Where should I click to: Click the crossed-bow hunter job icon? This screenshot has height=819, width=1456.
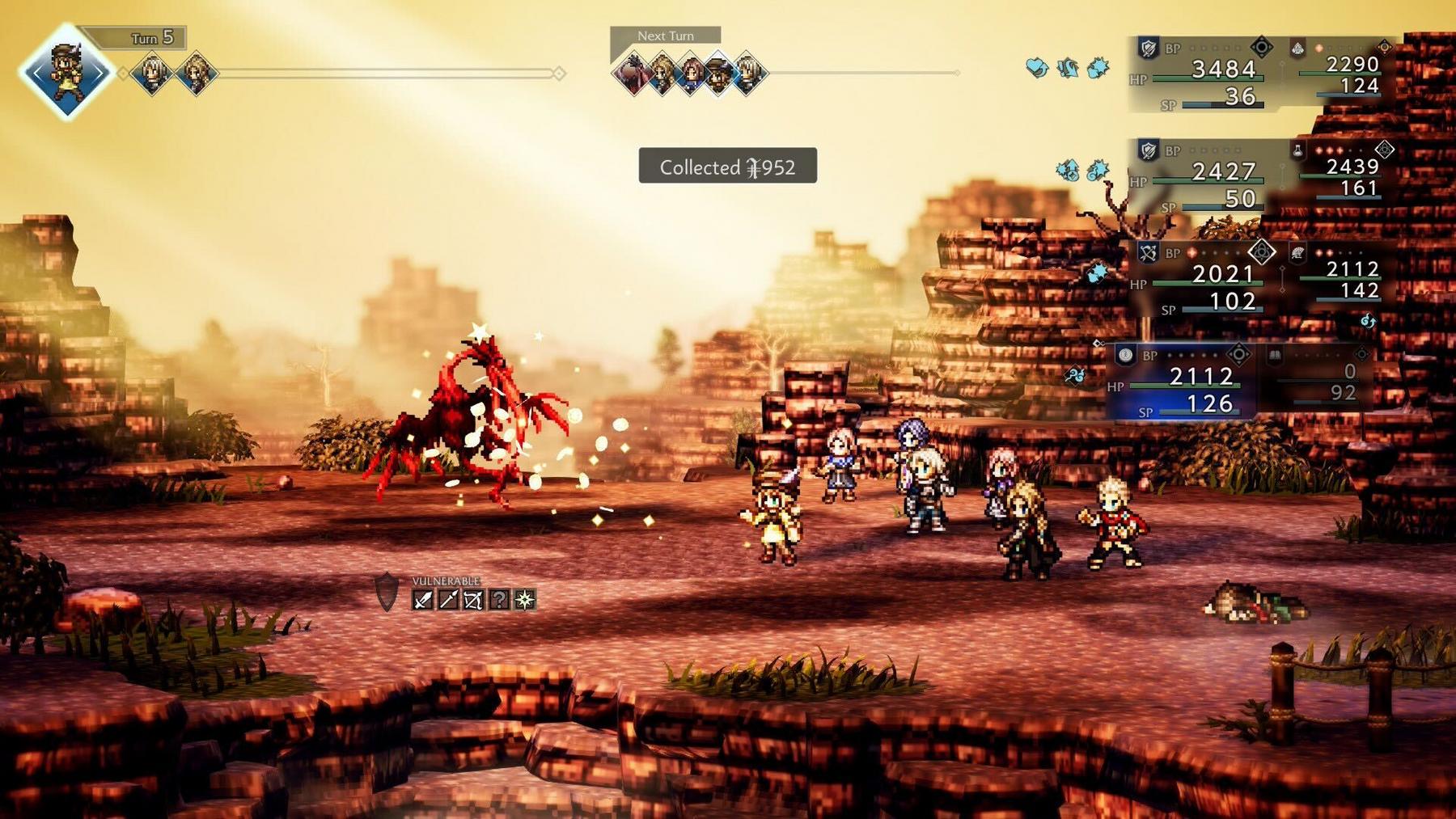tap(1148, 251)
